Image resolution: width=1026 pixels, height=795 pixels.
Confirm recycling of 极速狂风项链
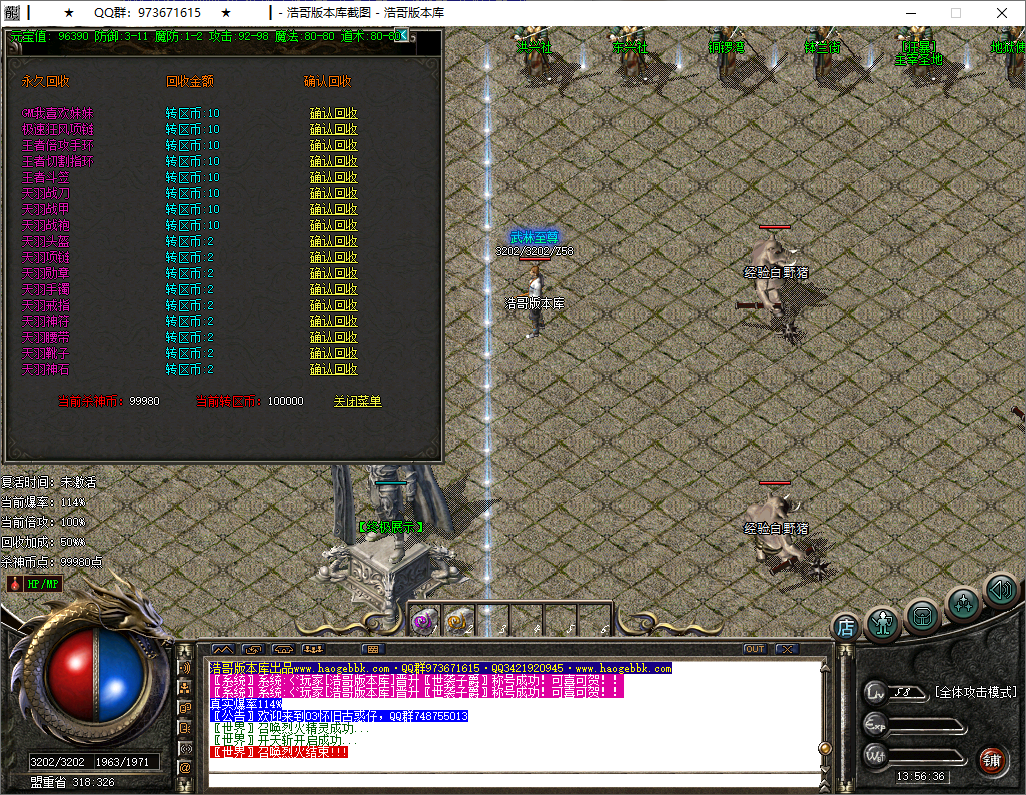point(333,129)
